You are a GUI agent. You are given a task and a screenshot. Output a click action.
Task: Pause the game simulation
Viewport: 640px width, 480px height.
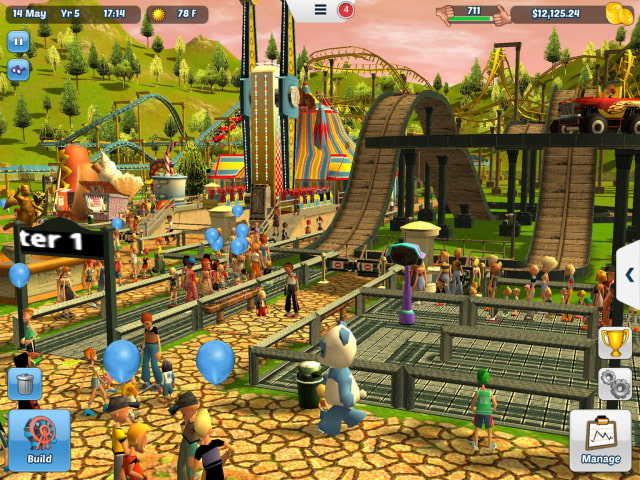[x=19, y=41]
